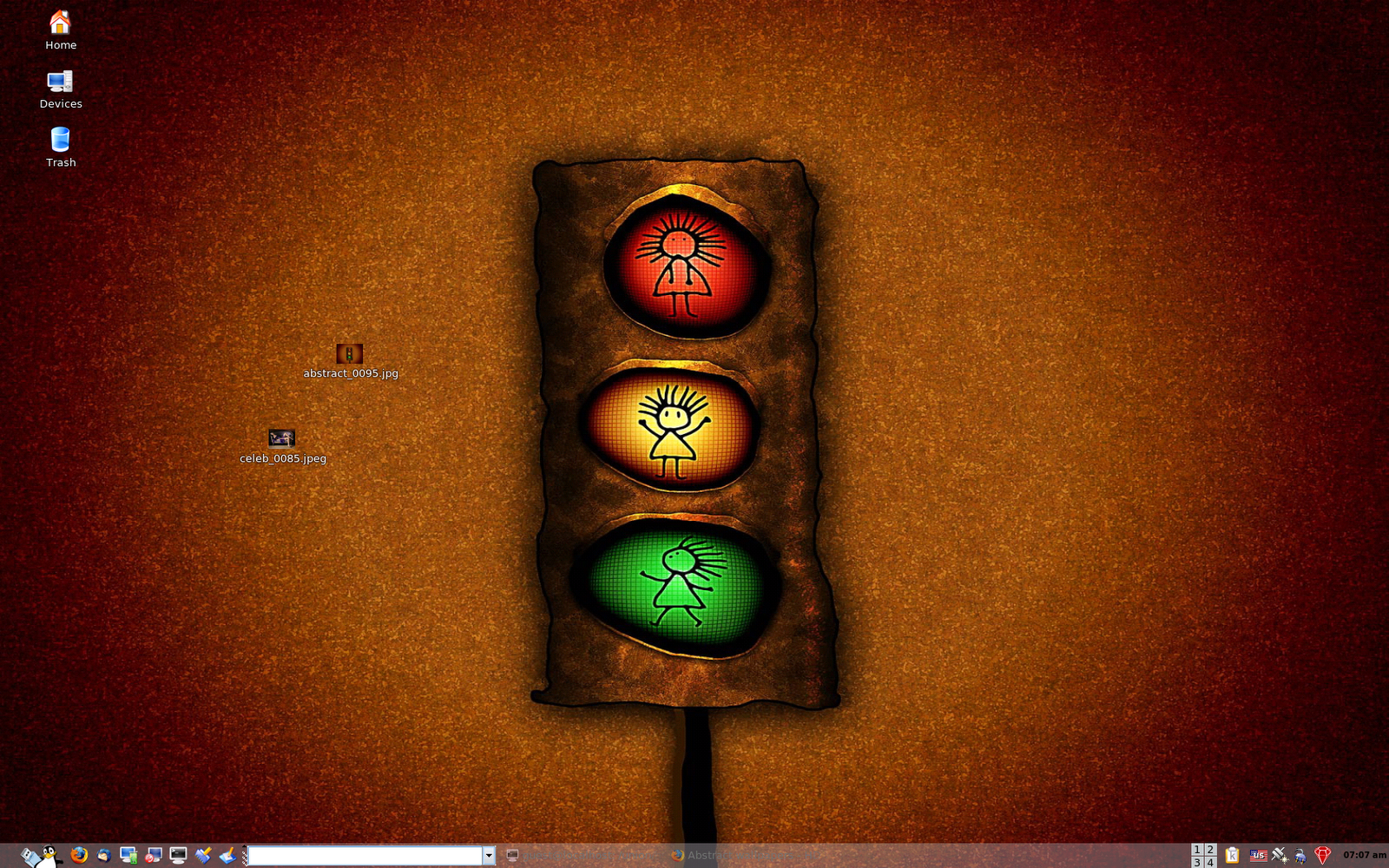
Task: Launch Firefox from the taskbar
Action: 78,855
